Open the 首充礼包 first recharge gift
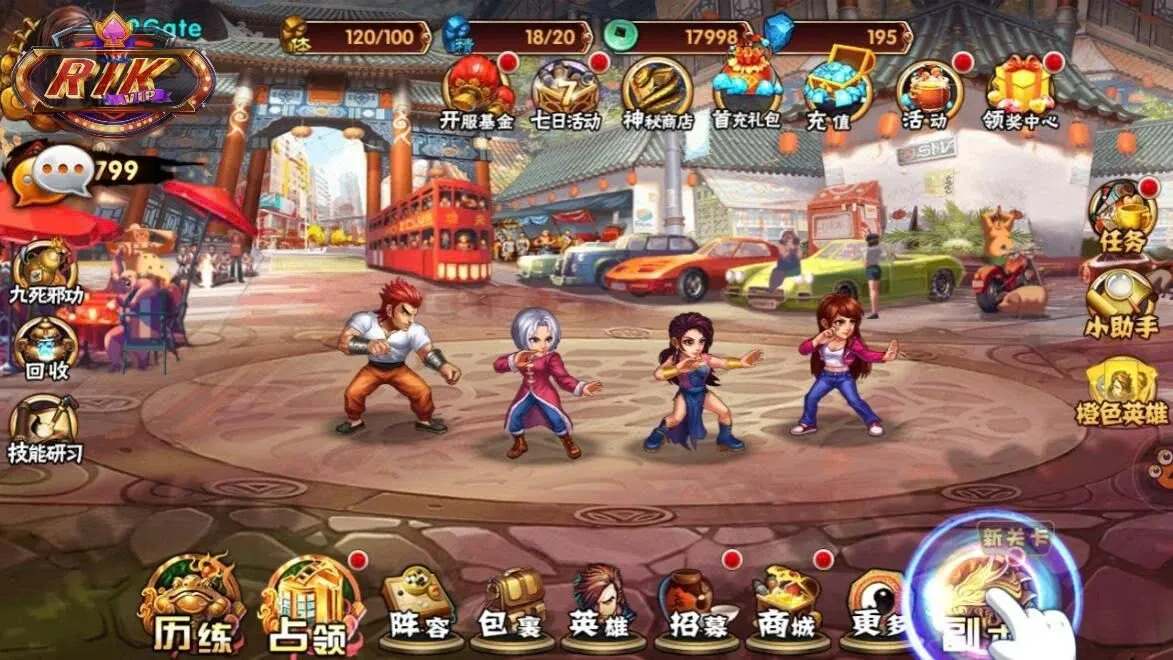 click(746, 90)
